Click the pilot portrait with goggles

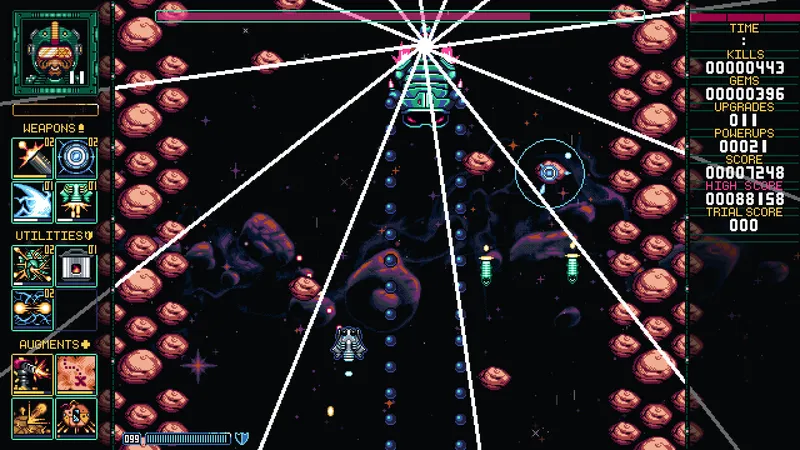coord(55,52)
